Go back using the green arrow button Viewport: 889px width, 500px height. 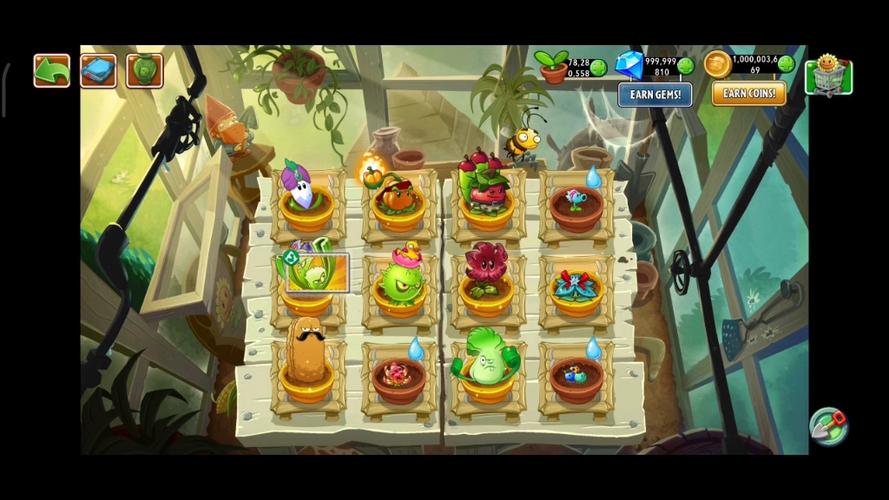(51, 71)
